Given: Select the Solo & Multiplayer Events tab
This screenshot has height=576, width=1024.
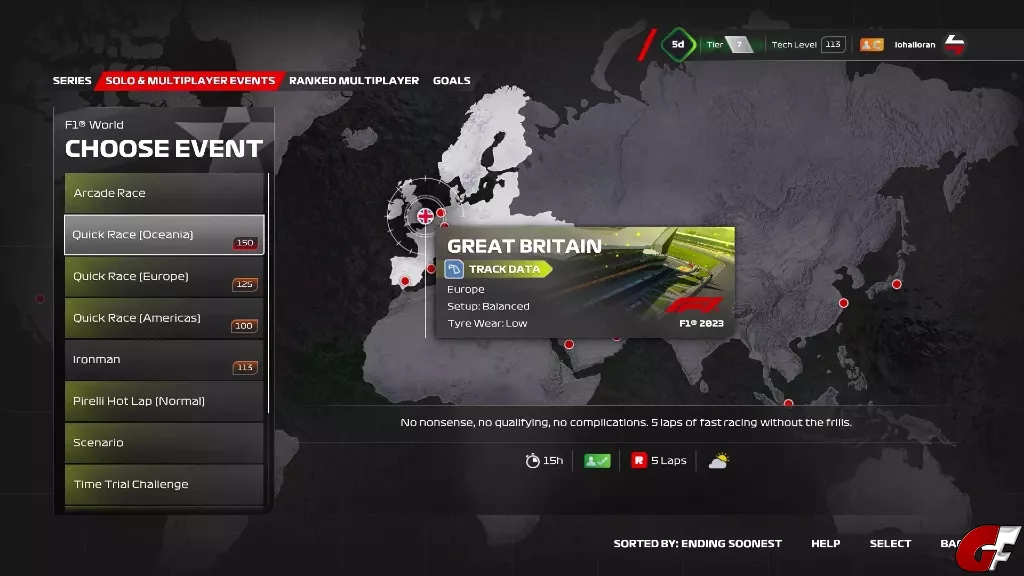Looking at the screenshot, I should [190, 81].
